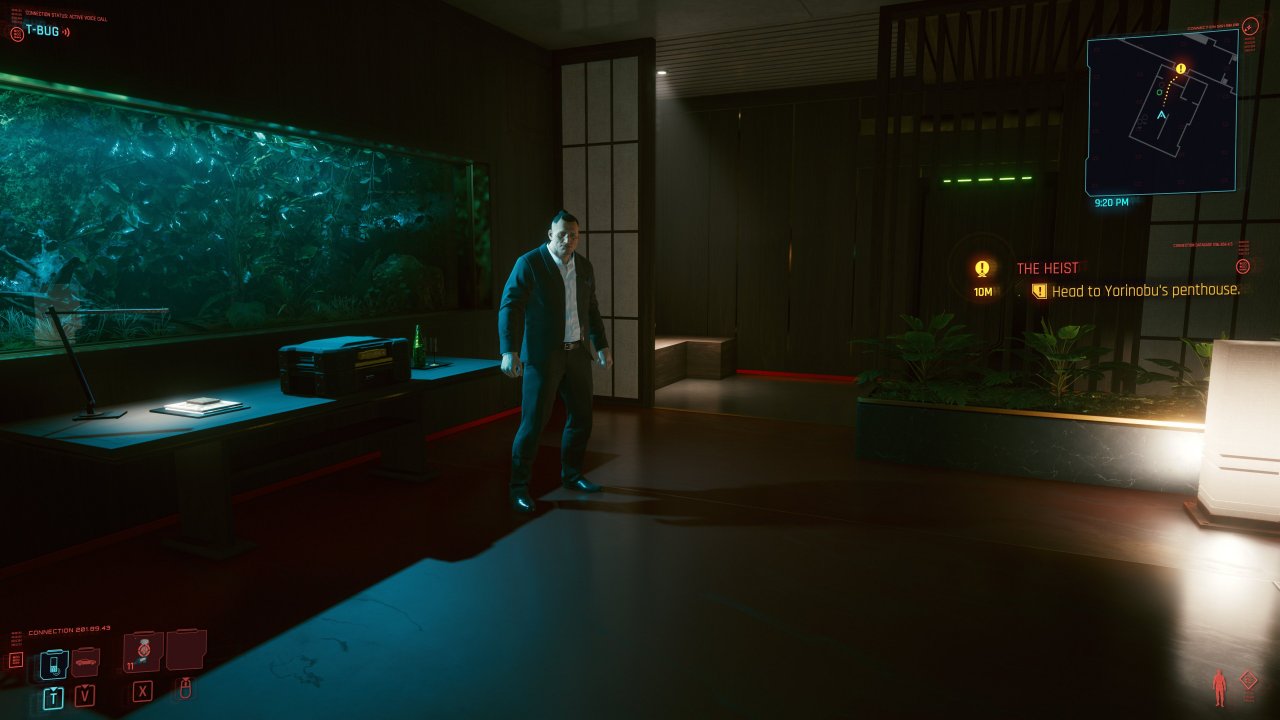Expand the chevron above the T prompt

point(53,688)
